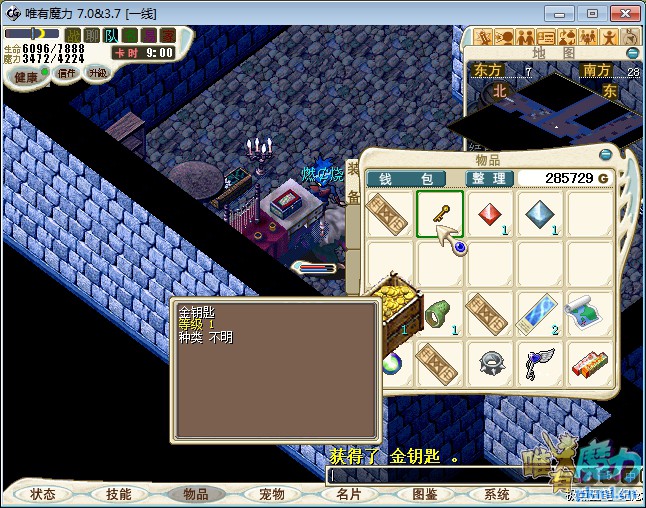Pick the spiked helmet item
Viewport: 646px width, 508px height.
click(x=490, y=362)
